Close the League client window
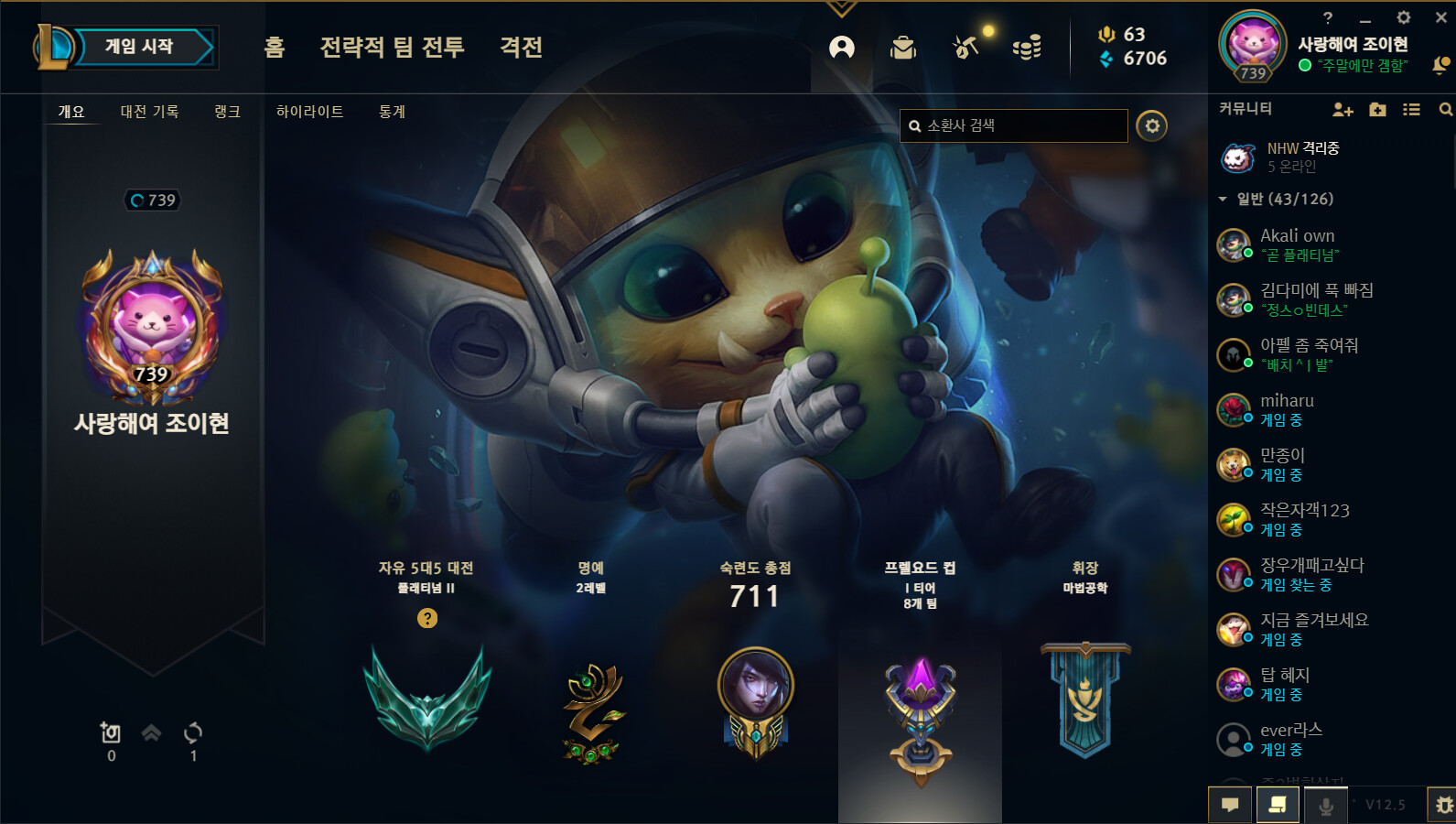 tap(1440, 17)
